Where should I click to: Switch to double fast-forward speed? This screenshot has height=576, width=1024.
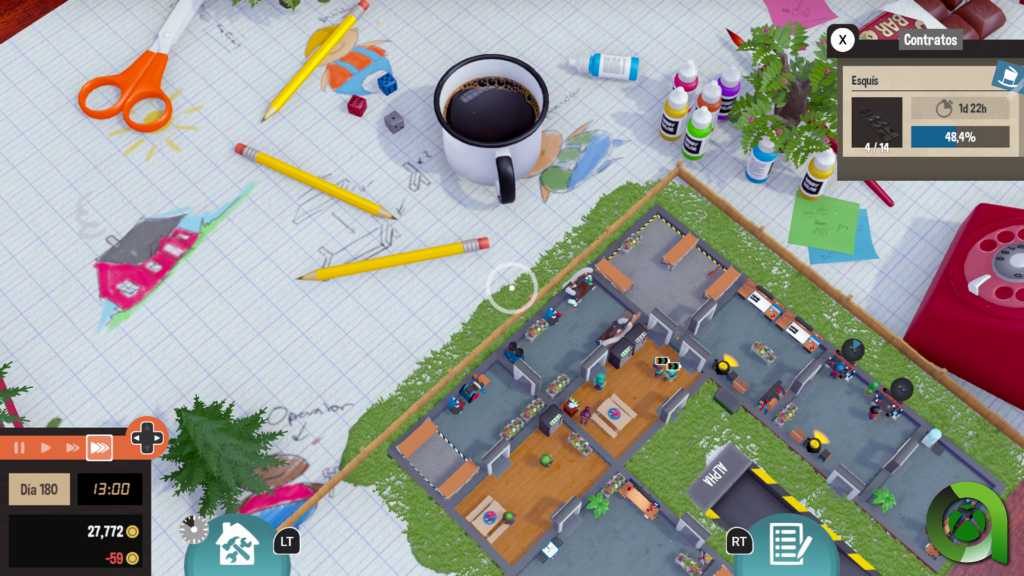[71, 447]
